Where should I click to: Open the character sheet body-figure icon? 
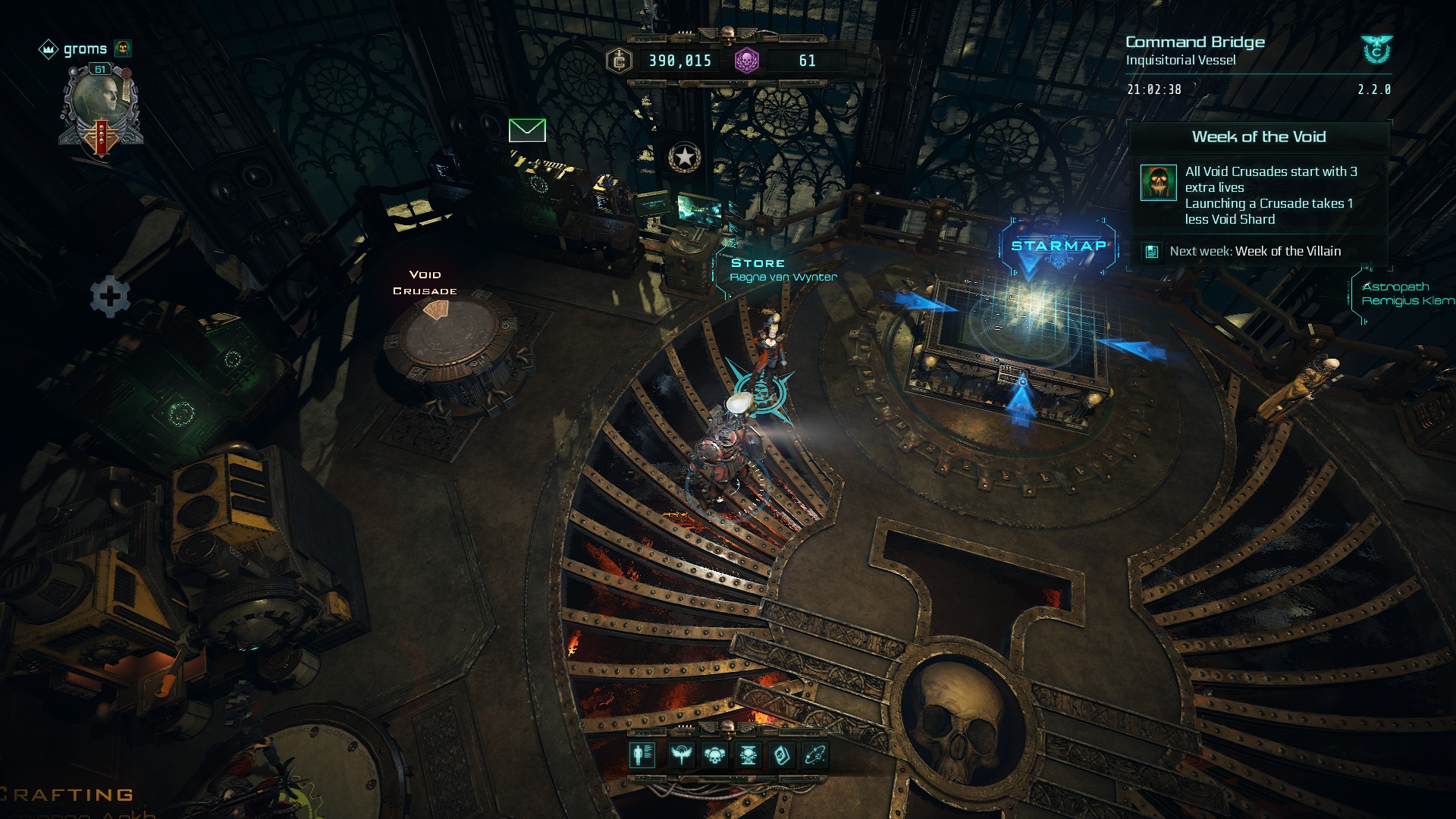point(642,755)
